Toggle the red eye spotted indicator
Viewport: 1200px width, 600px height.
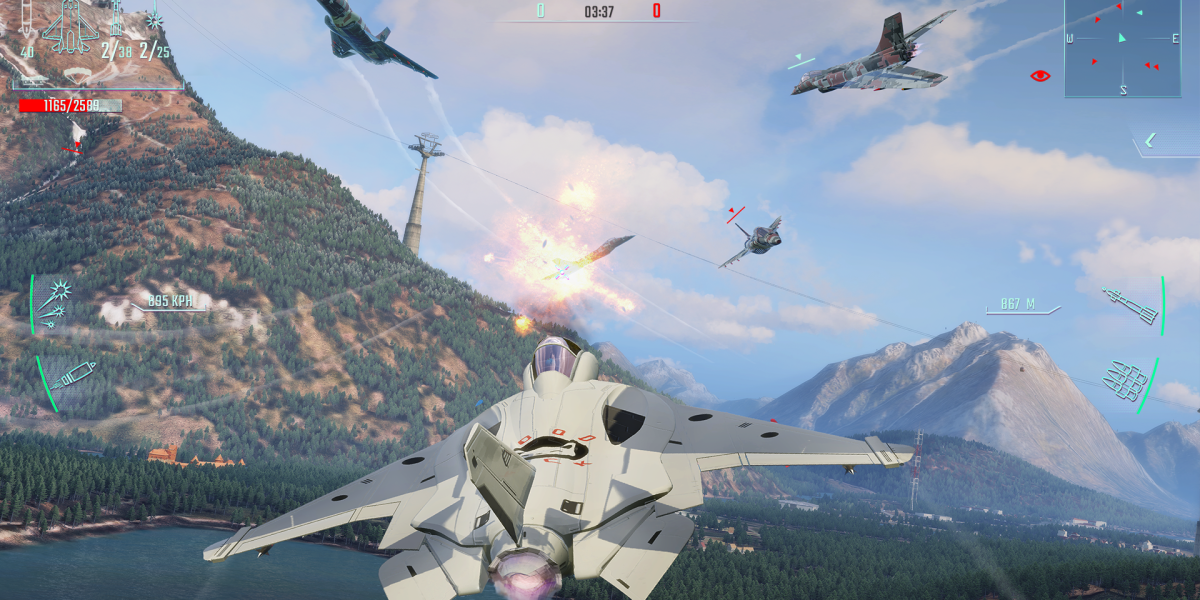[1040, 75]
